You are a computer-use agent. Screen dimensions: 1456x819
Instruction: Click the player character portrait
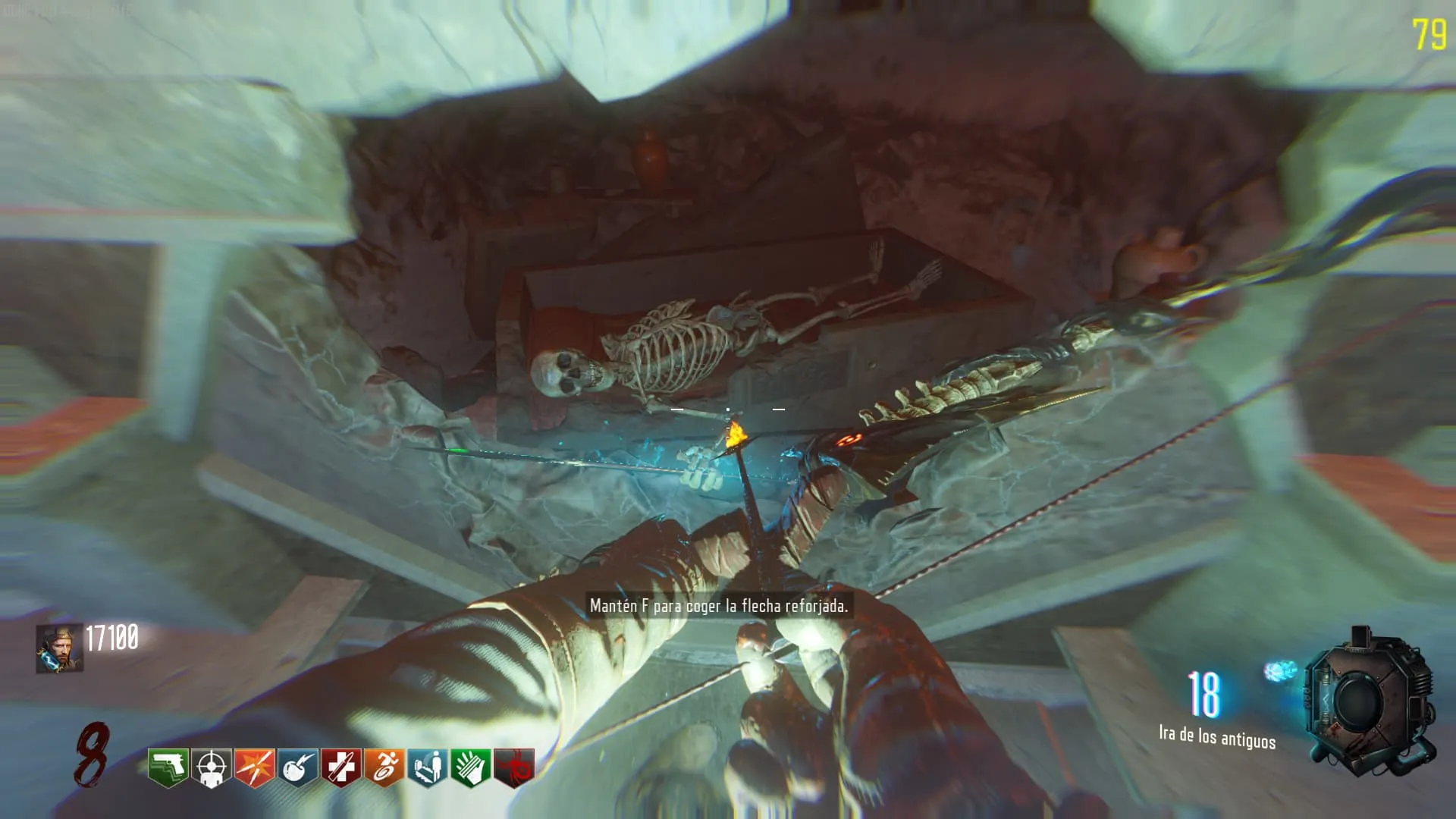(x=60, y=649)
